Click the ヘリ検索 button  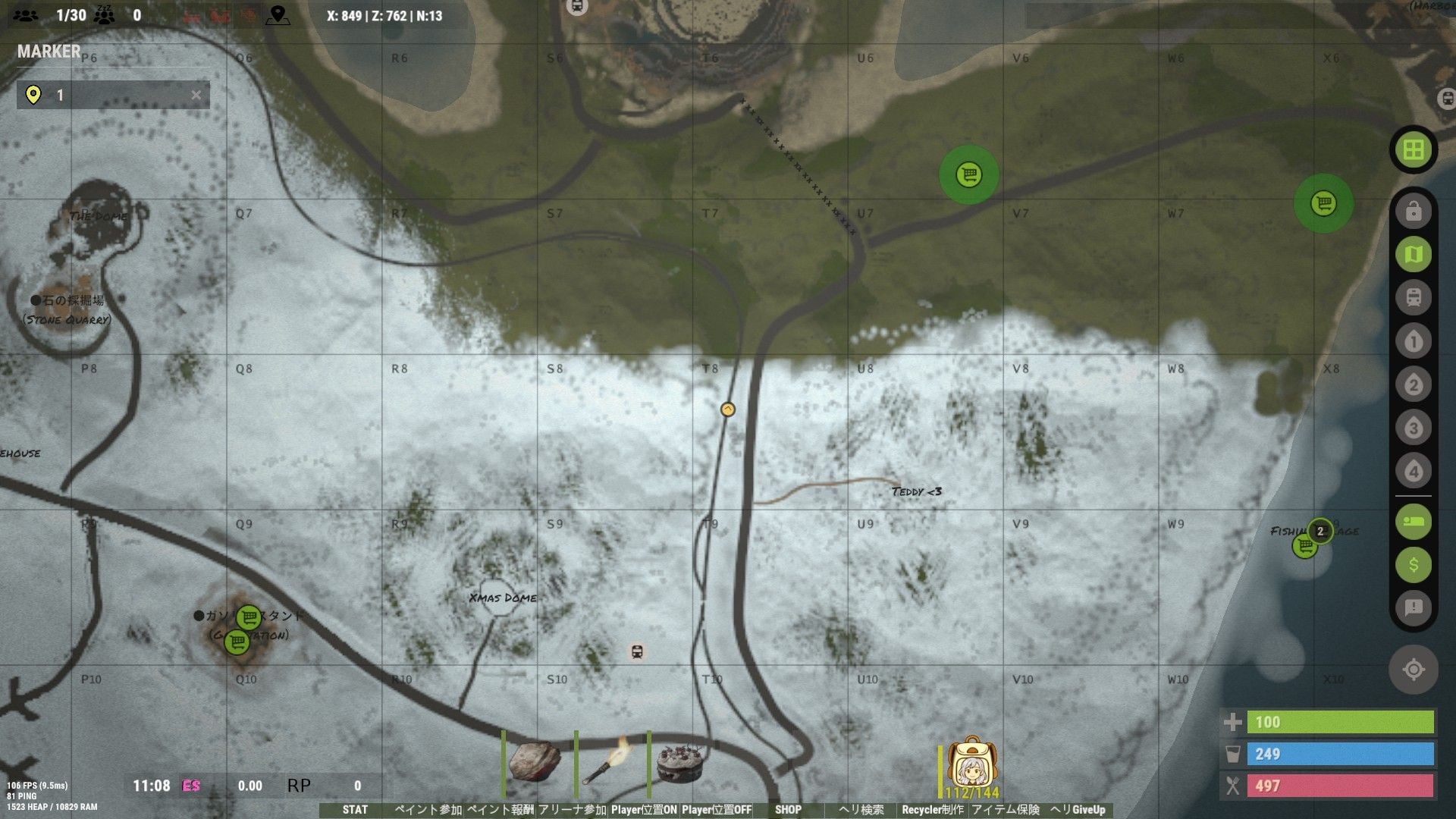(861, 810)
